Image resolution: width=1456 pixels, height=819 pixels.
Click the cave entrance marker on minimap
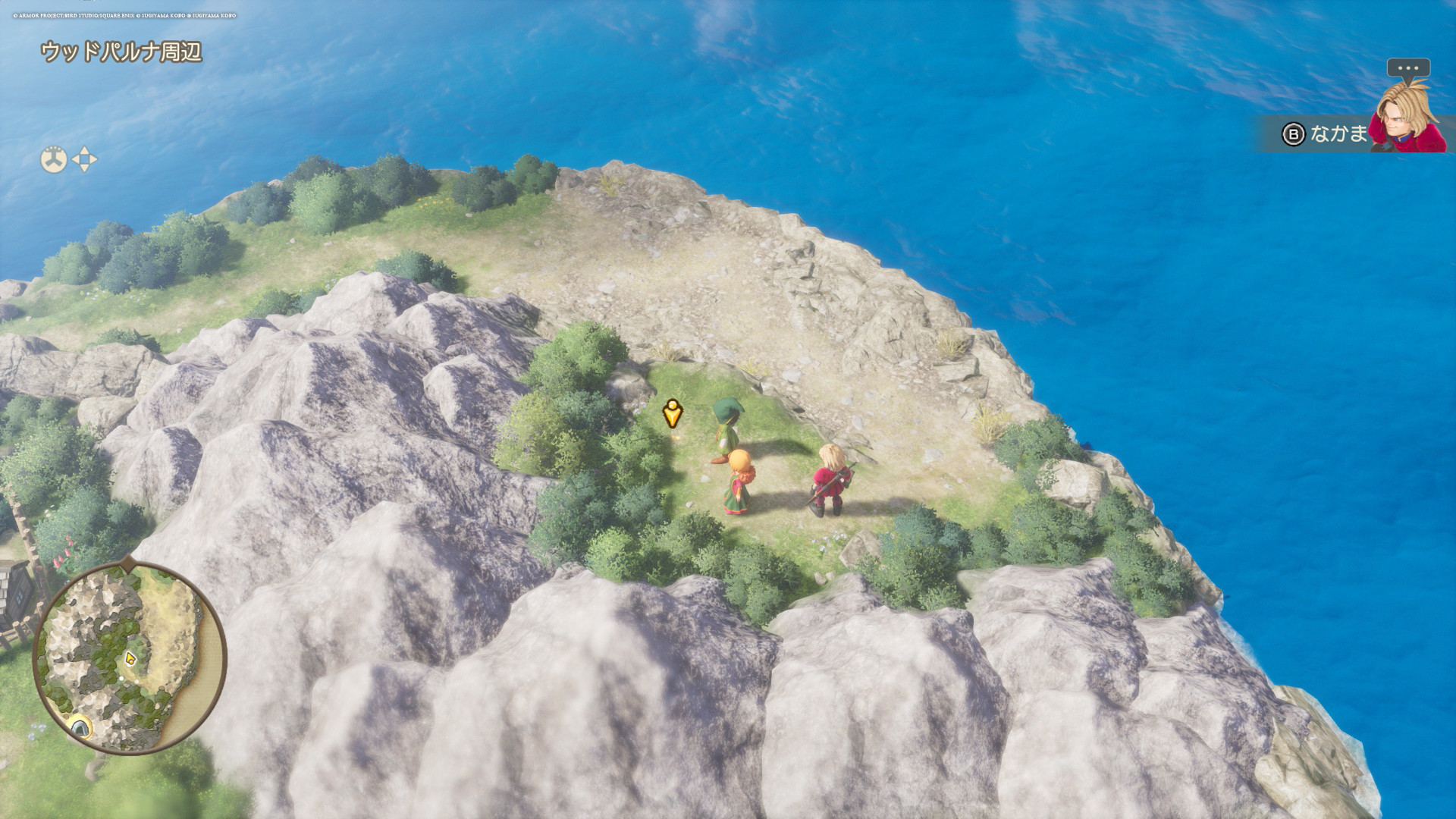click(80, 728)
